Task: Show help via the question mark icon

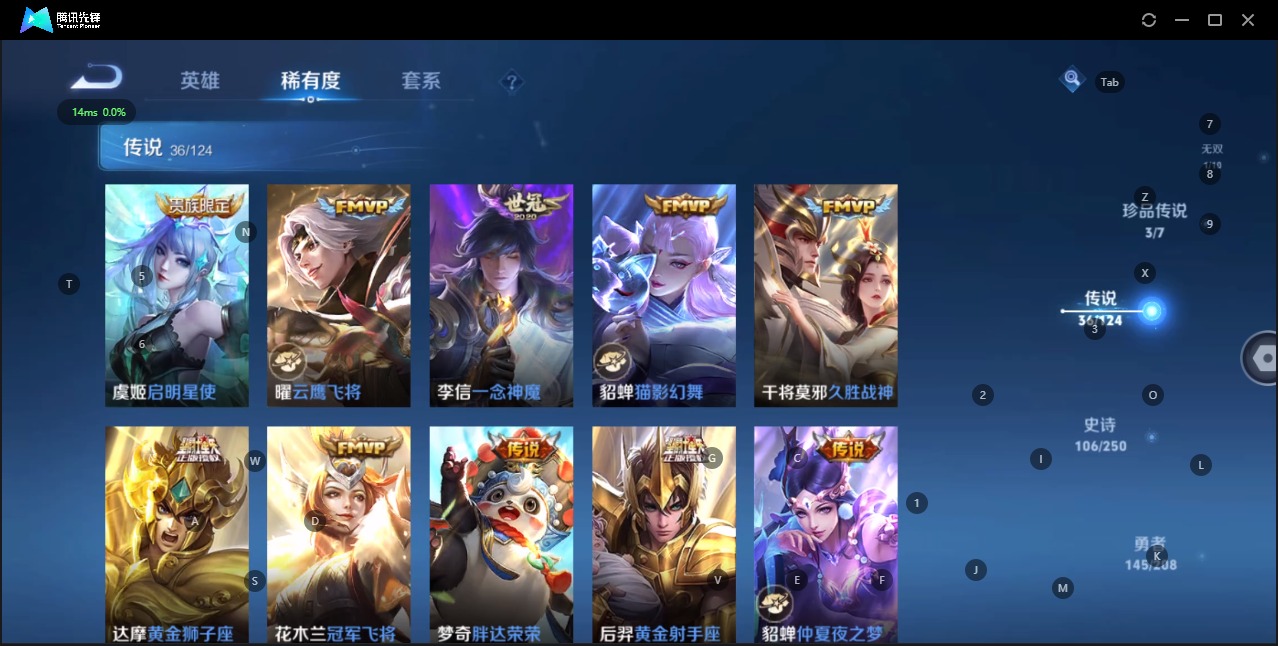Action: 511,82
